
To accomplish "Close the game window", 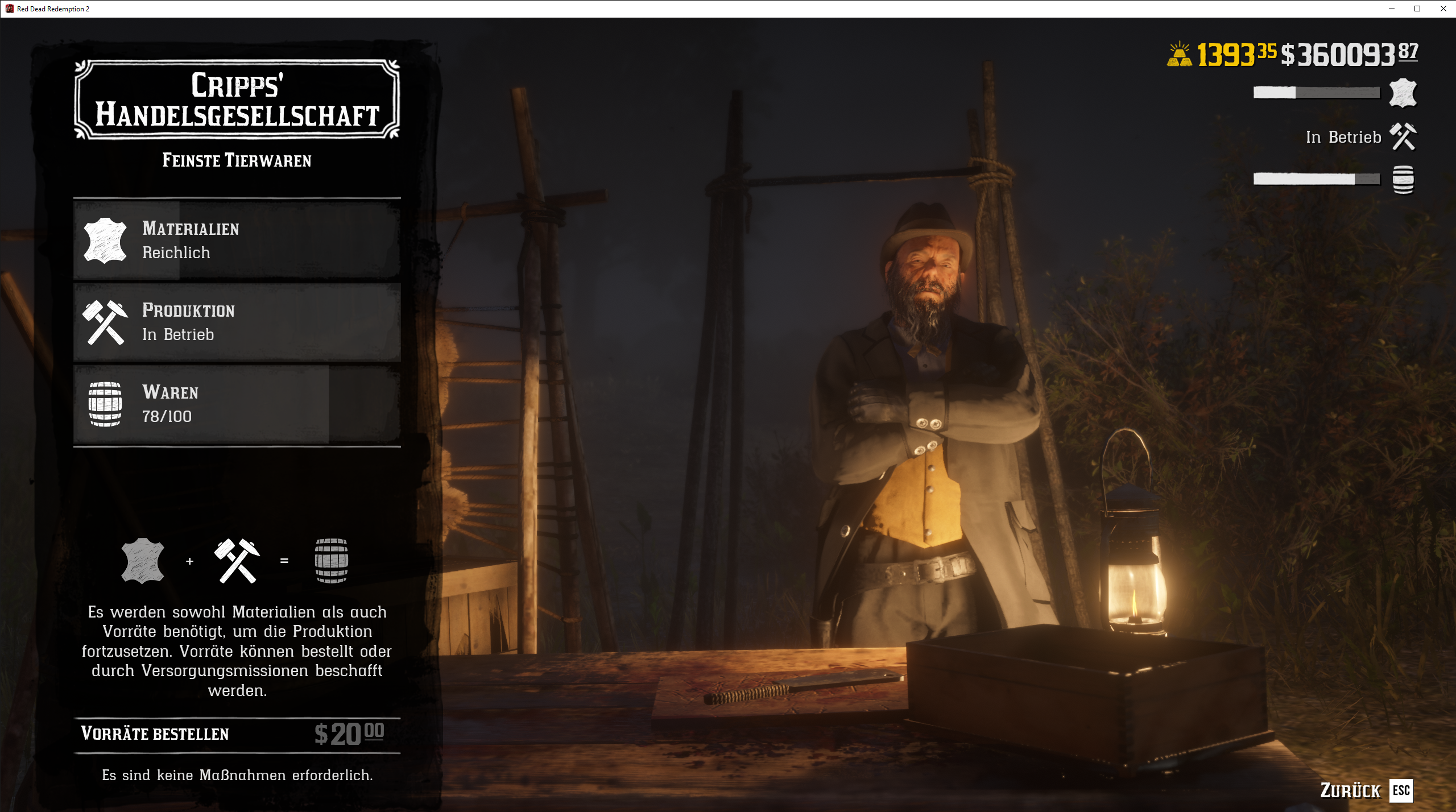I will (x=1443, y=9).
